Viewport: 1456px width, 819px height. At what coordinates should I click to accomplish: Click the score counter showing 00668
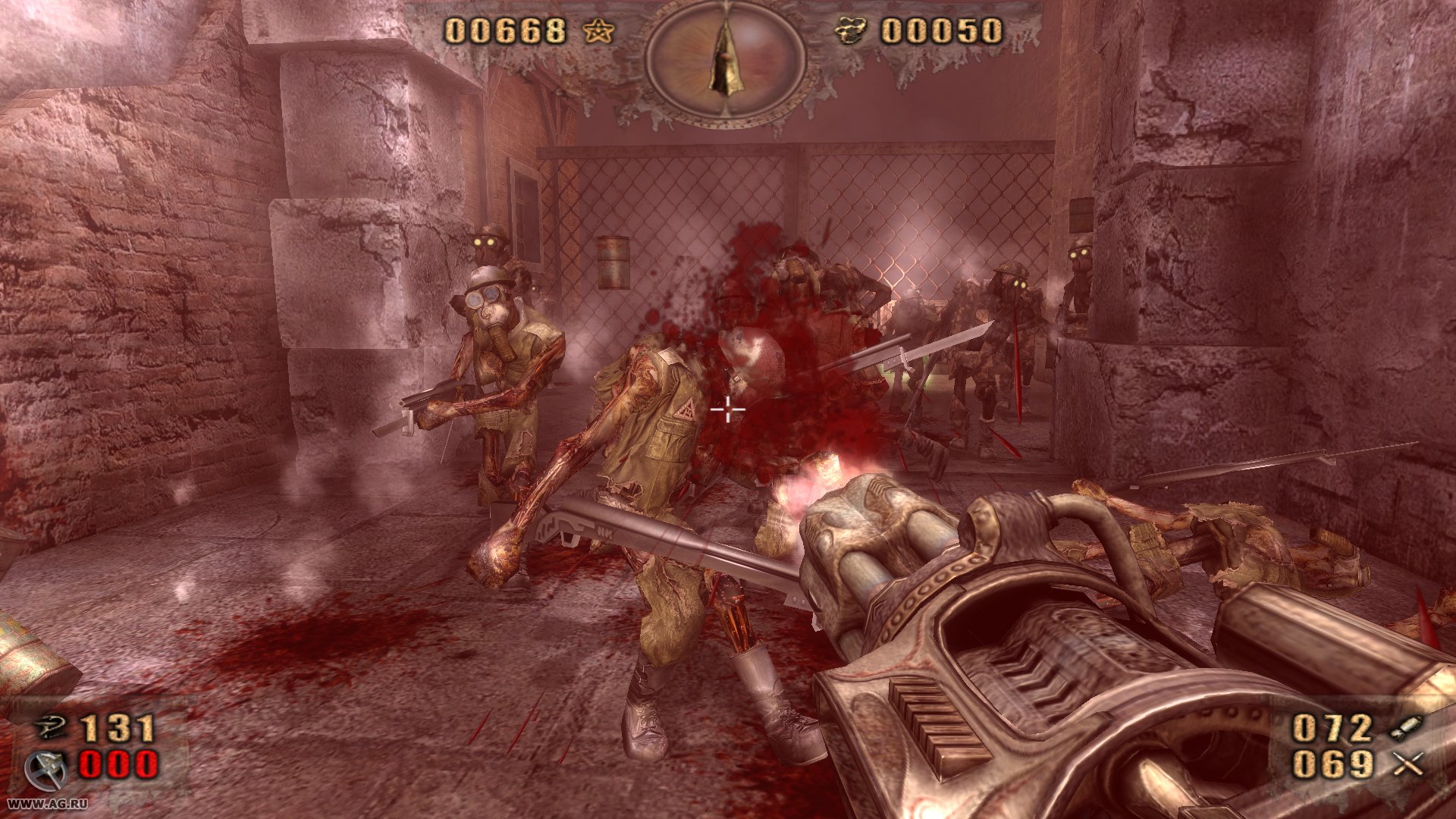tap(506, 32)
